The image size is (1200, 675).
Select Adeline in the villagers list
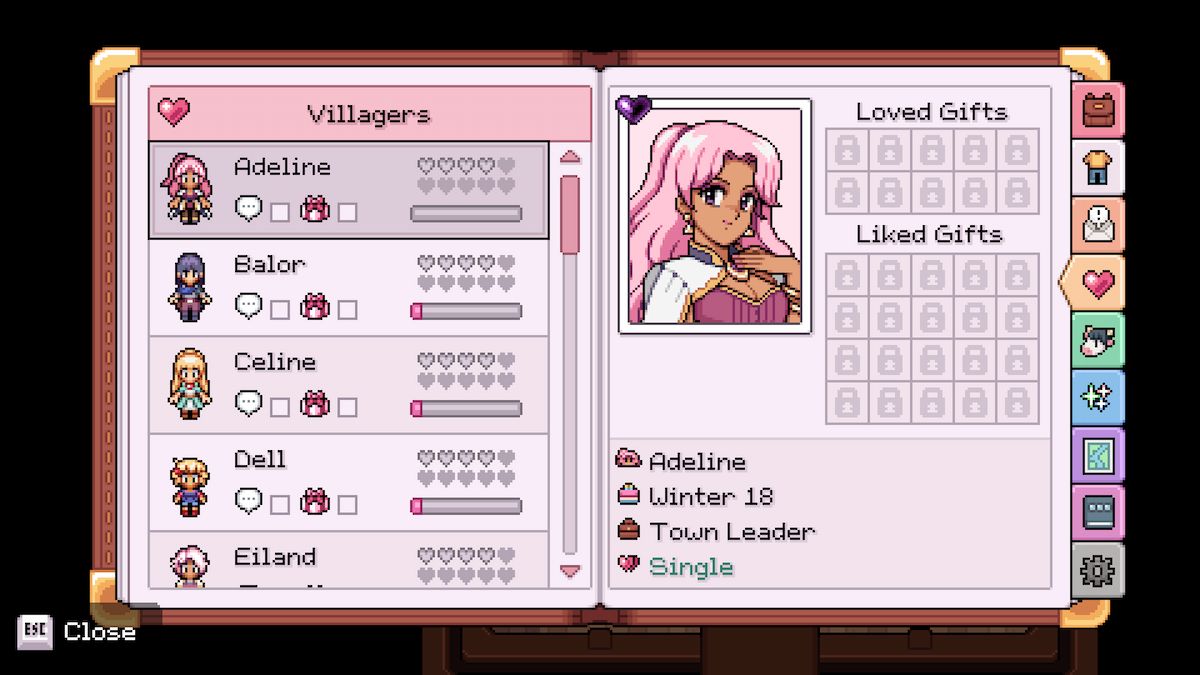point(348,190)
